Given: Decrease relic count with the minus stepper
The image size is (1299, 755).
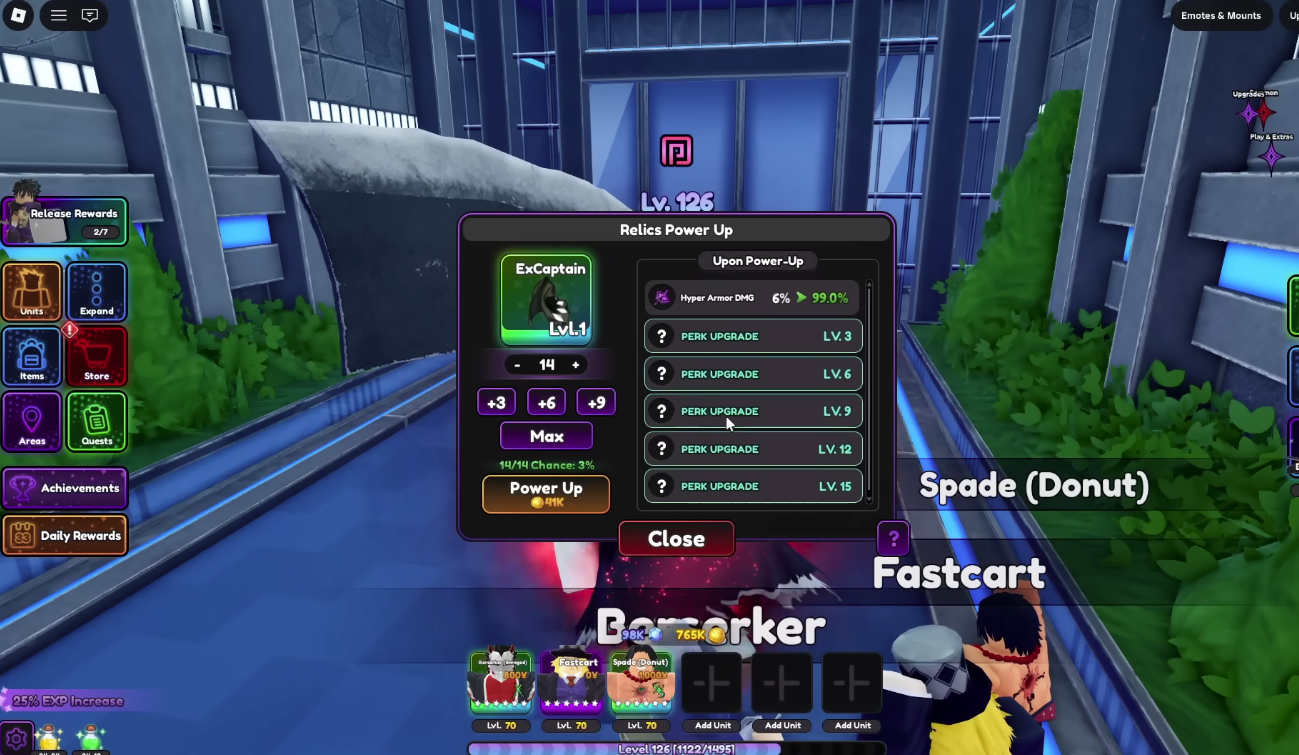Looking at the screenshot, I should 517,364.
